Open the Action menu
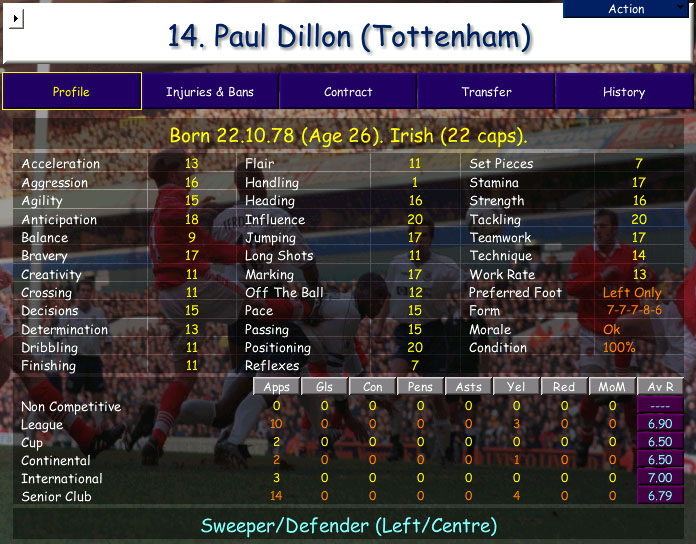The image size is (696, 544). (x=627, y=9)
